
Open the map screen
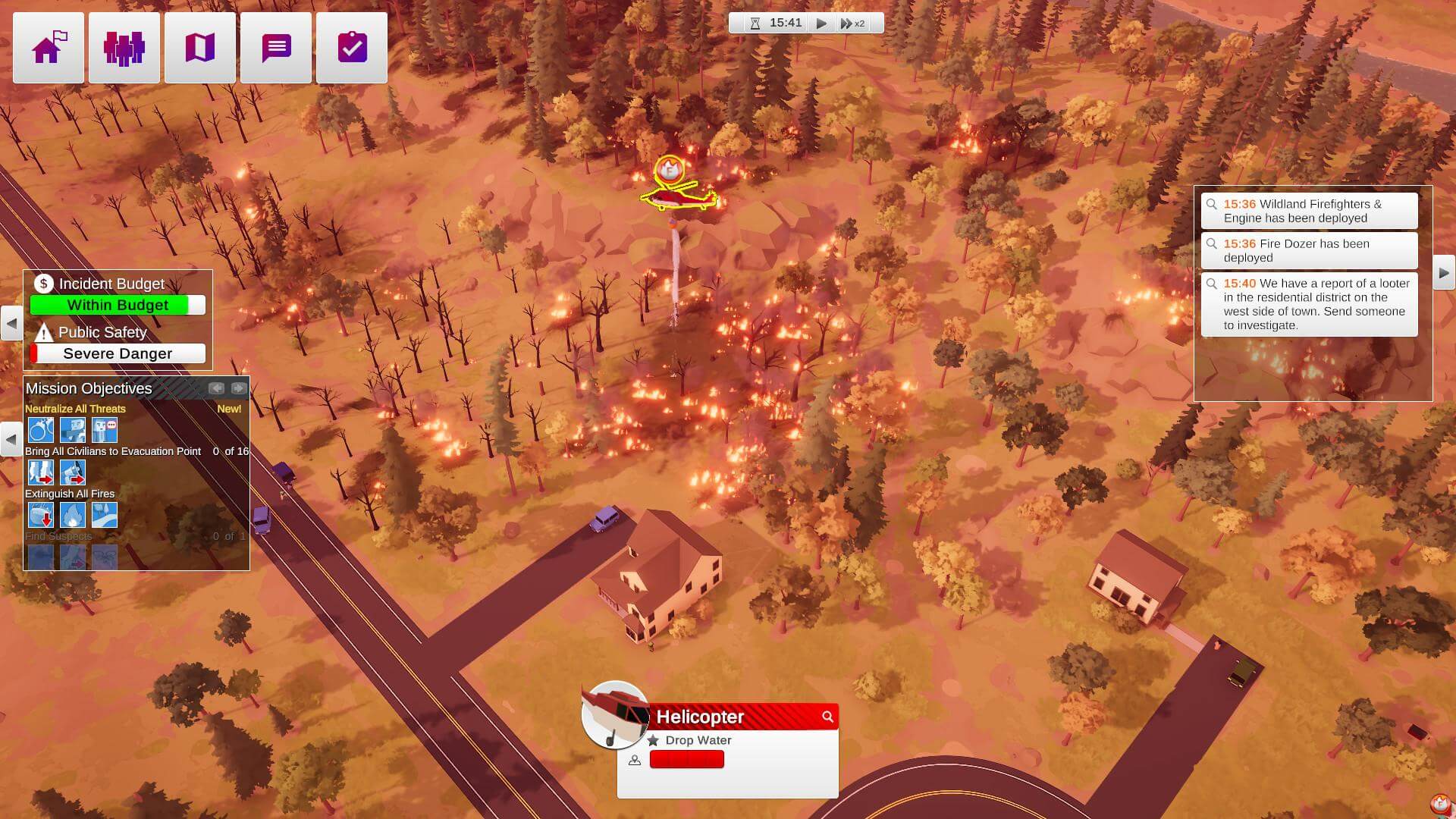coord(200,48)
